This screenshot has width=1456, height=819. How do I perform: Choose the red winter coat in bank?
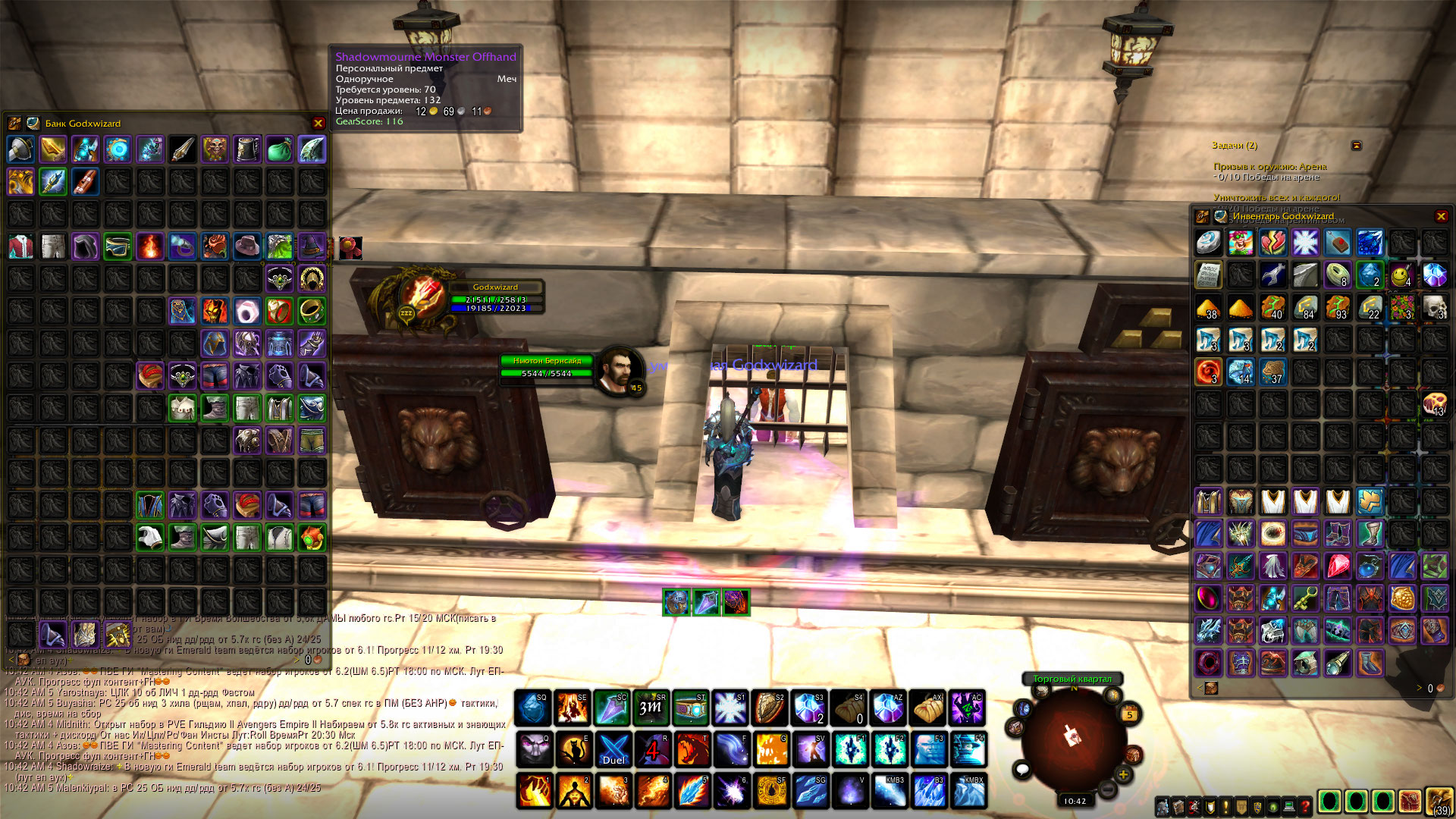tap(21, 246)
